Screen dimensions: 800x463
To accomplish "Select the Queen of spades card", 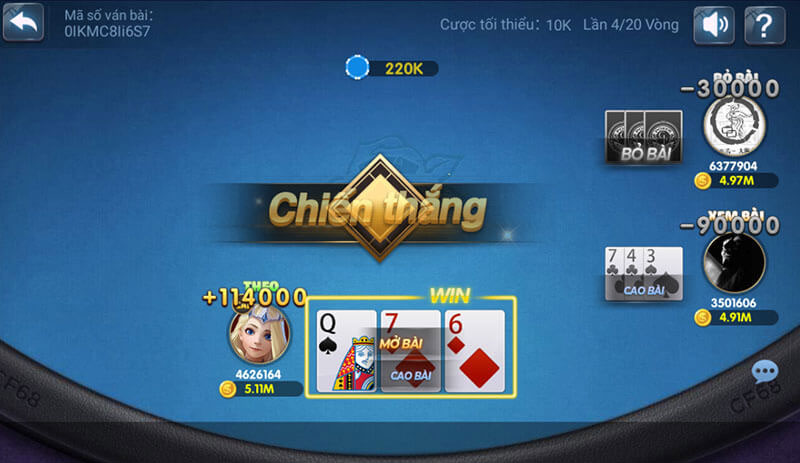I will (x=345, y=350).
